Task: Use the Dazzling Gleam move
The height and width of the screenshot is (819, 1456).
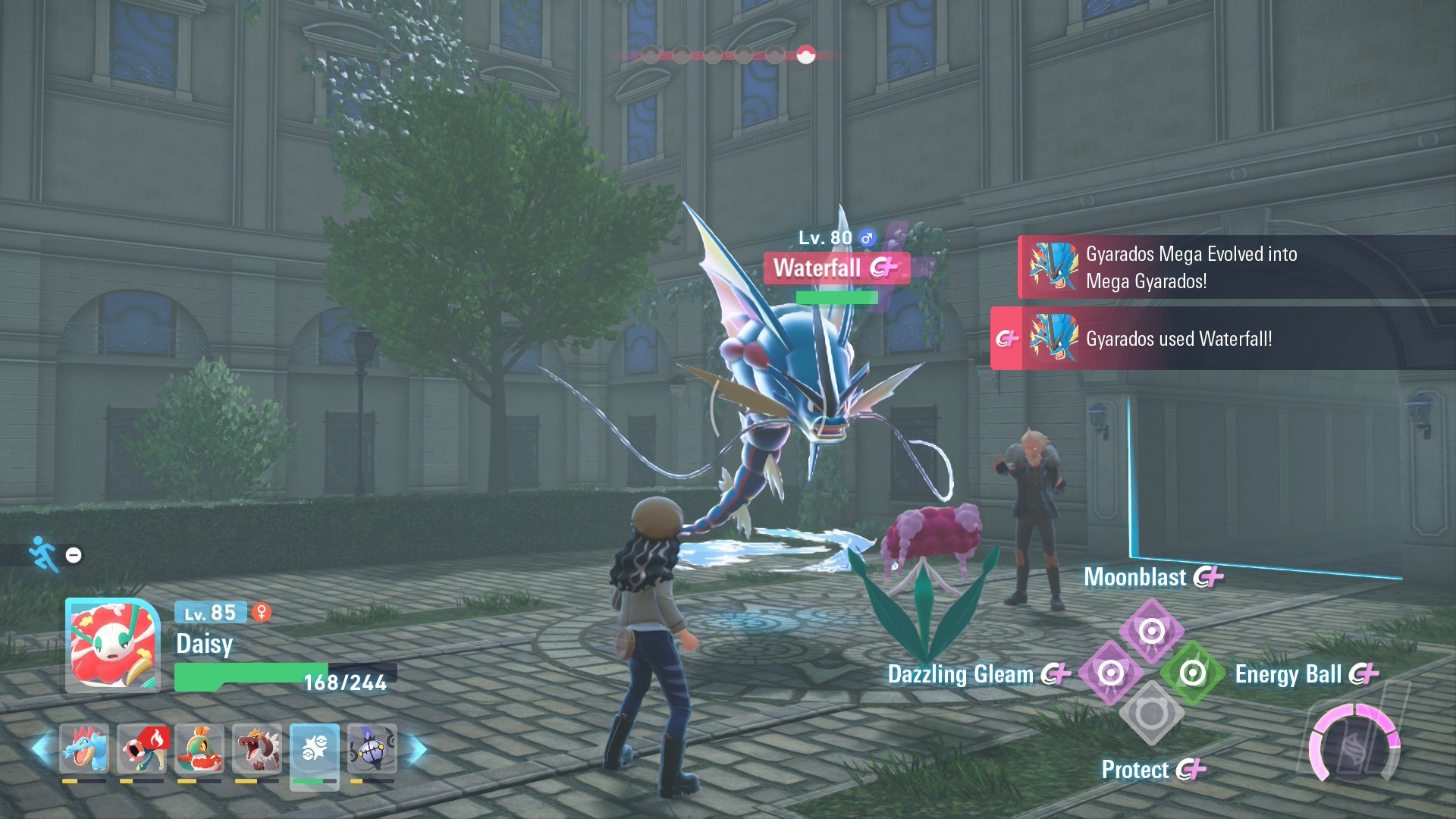Action: pyautogui.click(x=1110, y=673)
